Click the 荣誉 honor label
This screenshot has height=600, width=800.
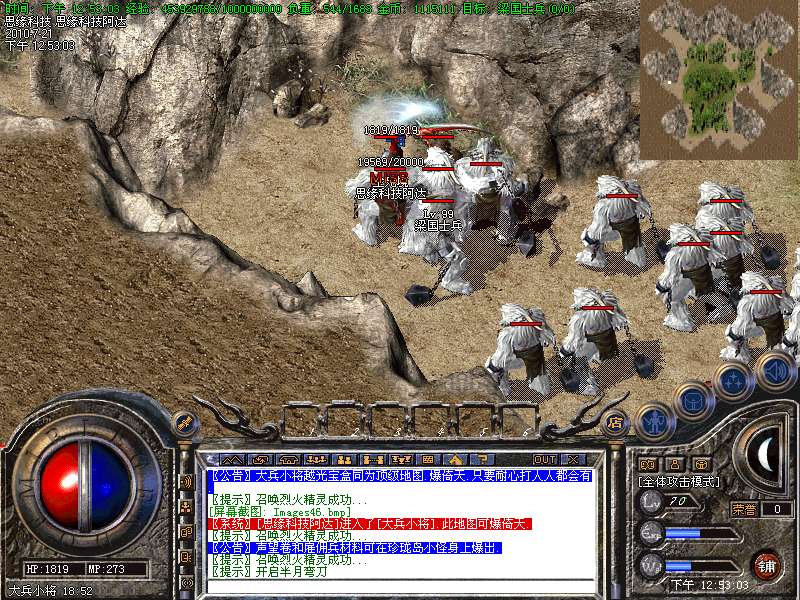pyautogui.click(x=744, y=509)
